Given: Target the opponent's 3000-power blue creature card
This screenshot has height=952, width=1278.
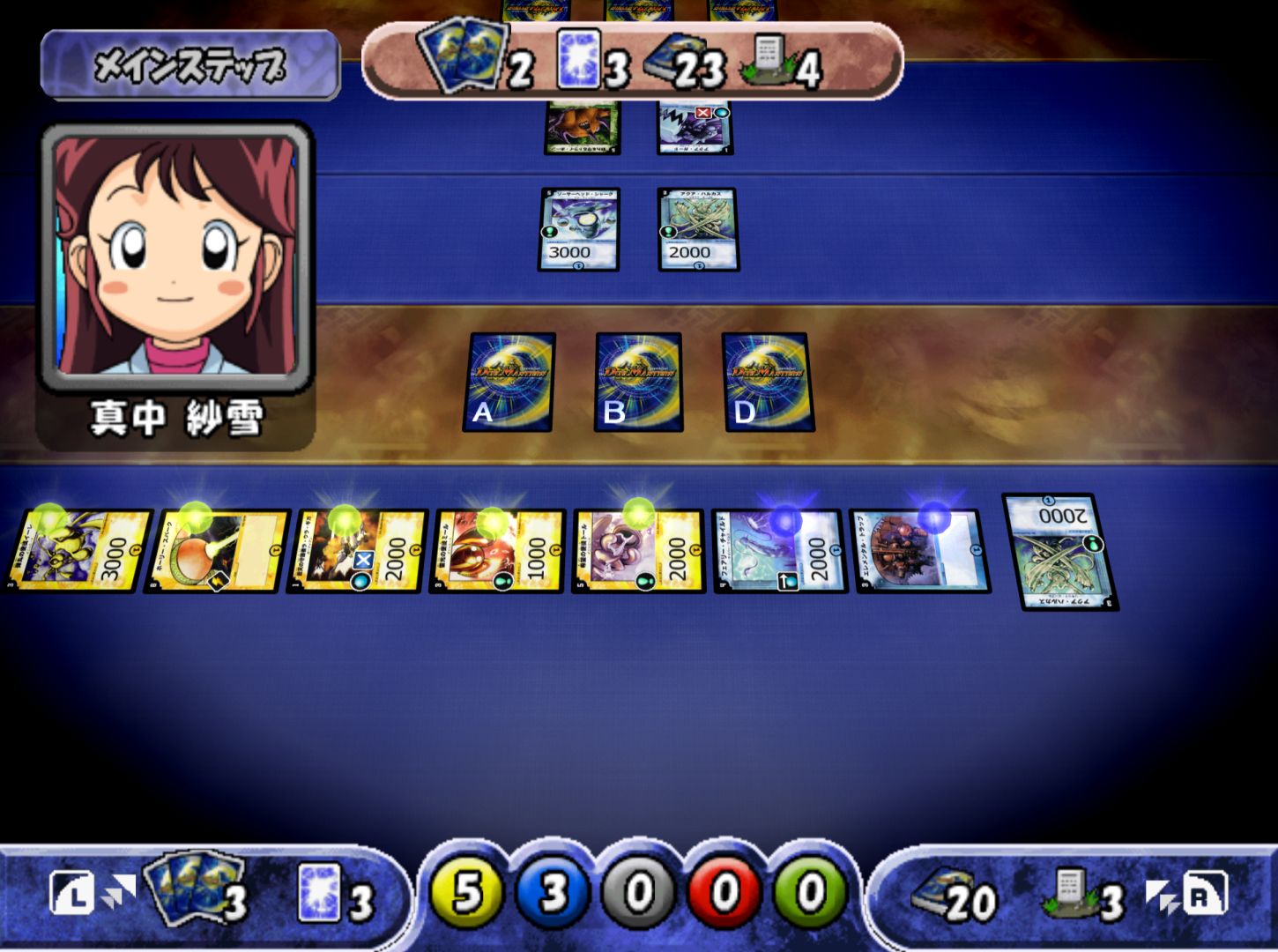Looking at the screenshot, I should tap(579, 229).
